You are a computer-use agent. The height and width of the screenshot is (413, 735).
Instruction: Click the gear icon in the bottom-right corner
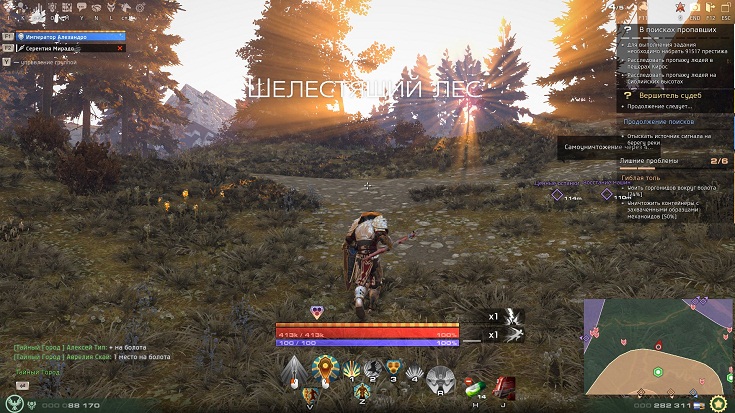pos(717,405)
